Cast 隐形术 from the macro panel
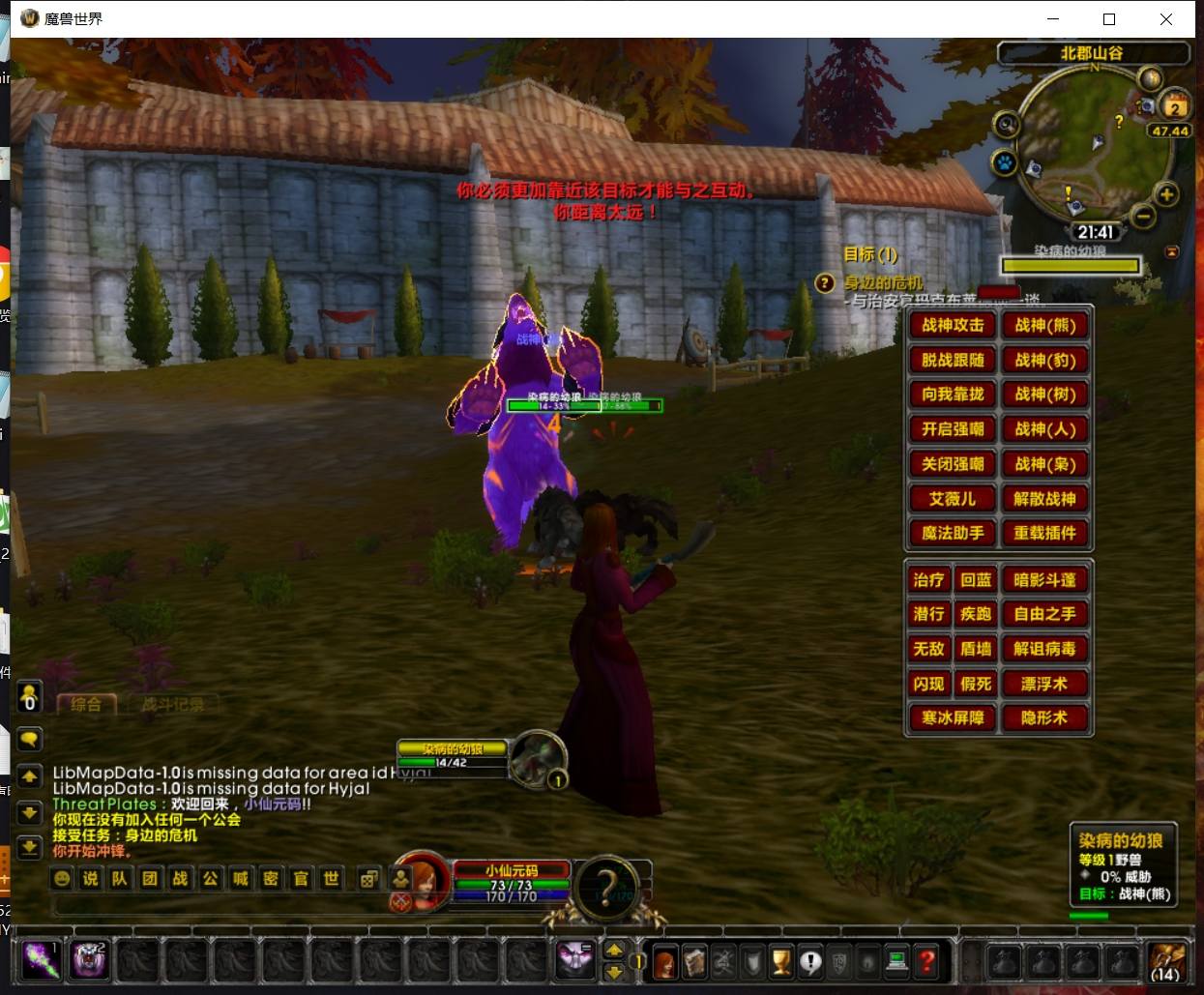 coord(1044,718)
